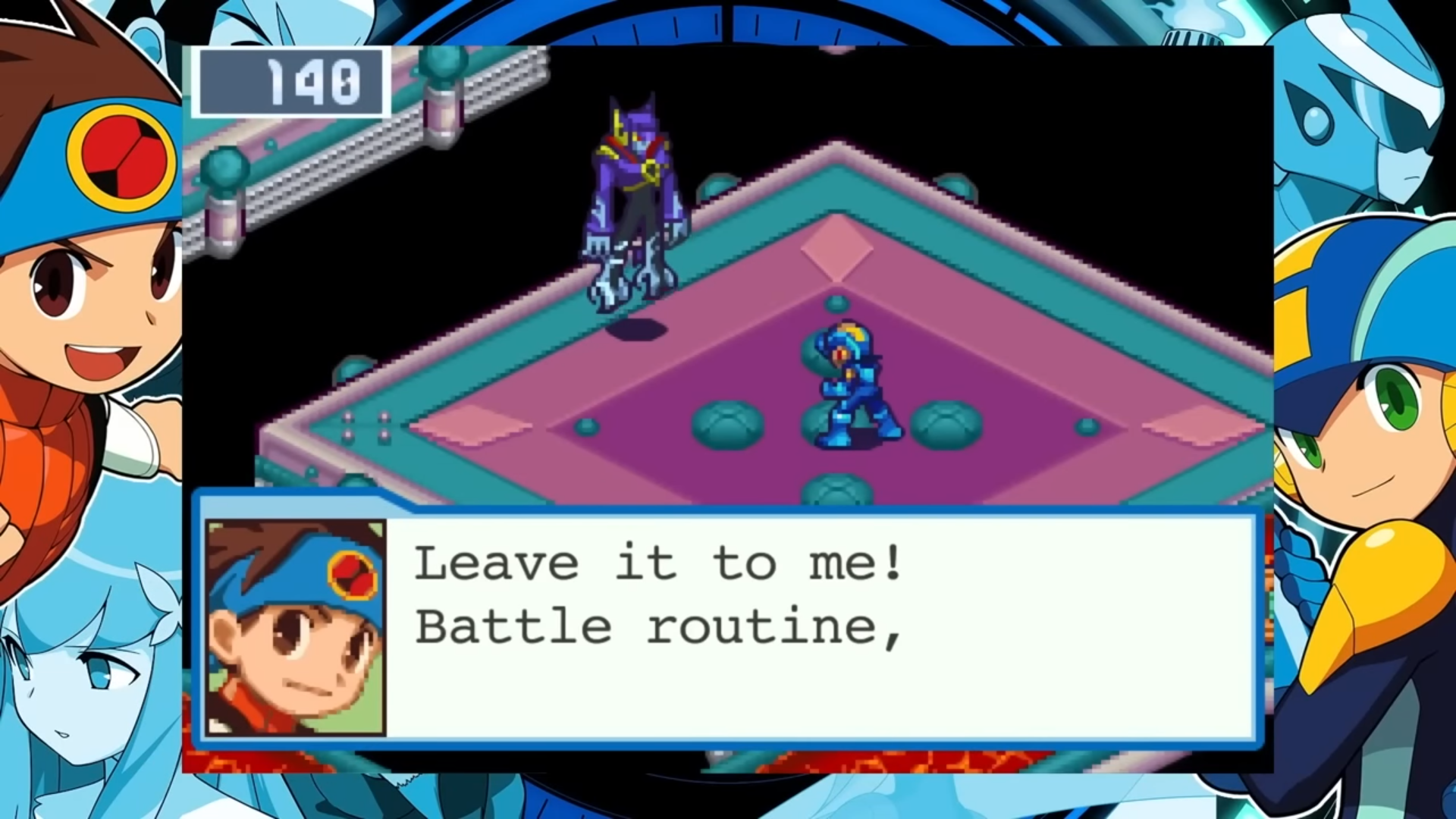The image size is (1456, 819).
Task: Click the 'Battle routine,' line of dialogue
Action: point(656,626)
